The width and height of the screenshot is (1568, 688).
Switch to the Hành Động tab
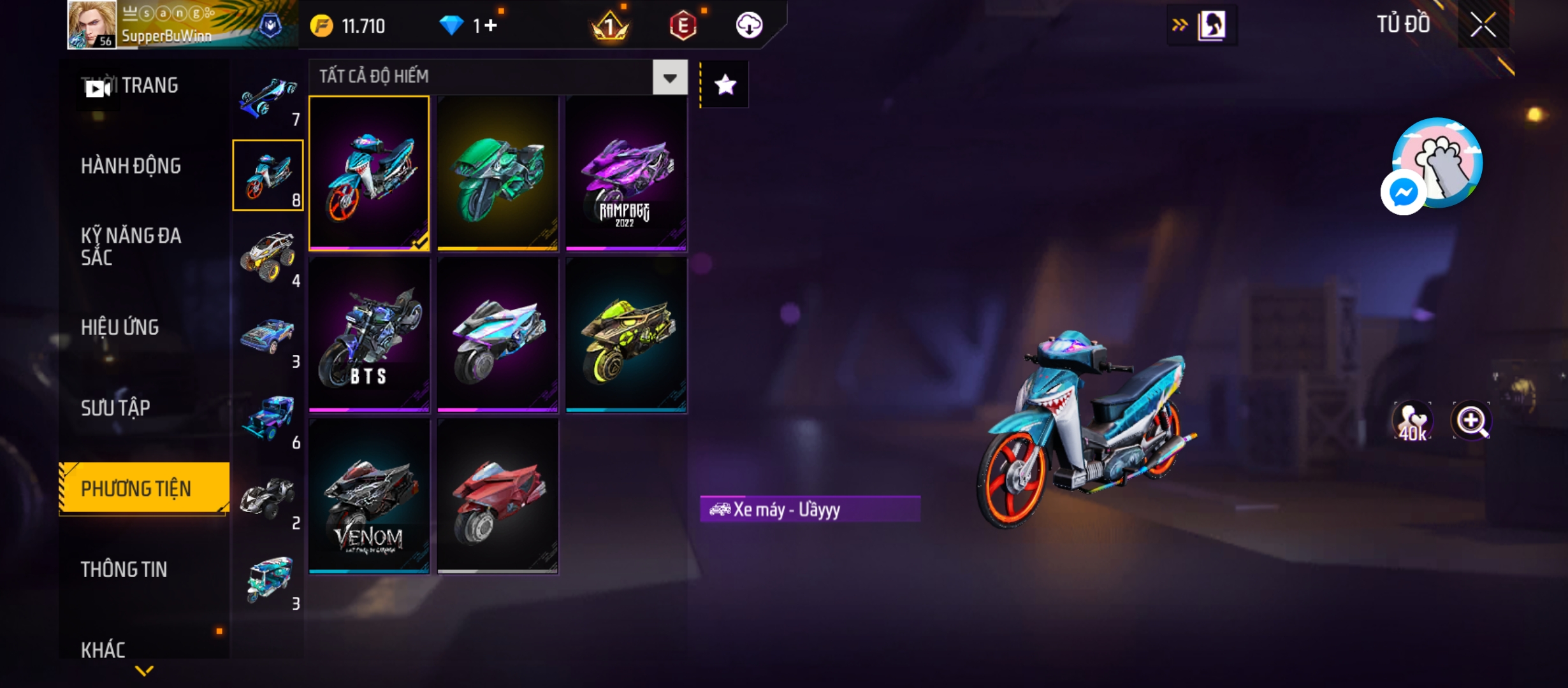click(x=131, y=166)
